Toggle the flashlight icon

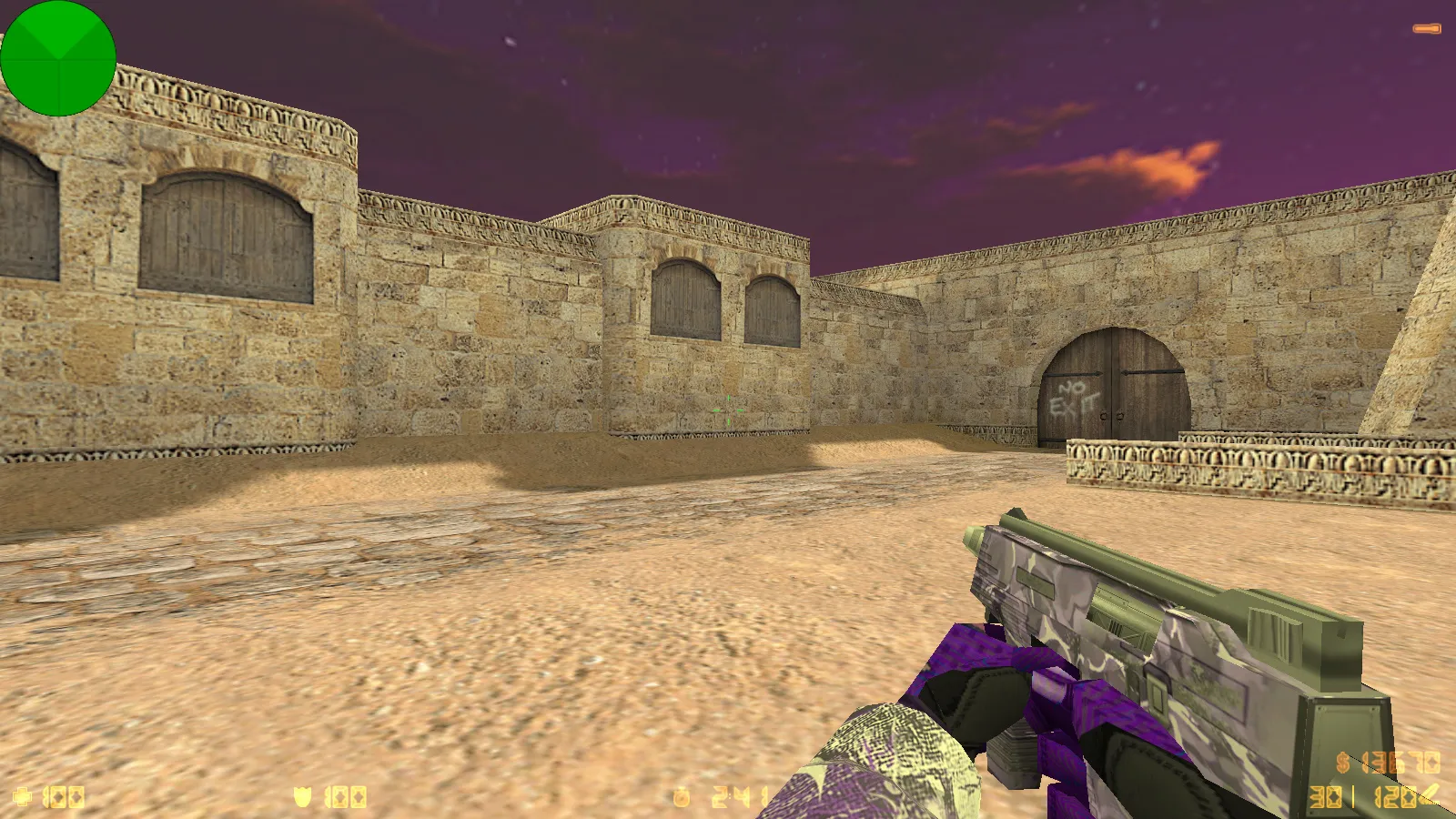pyautogui.click(x=1426, y=29)
